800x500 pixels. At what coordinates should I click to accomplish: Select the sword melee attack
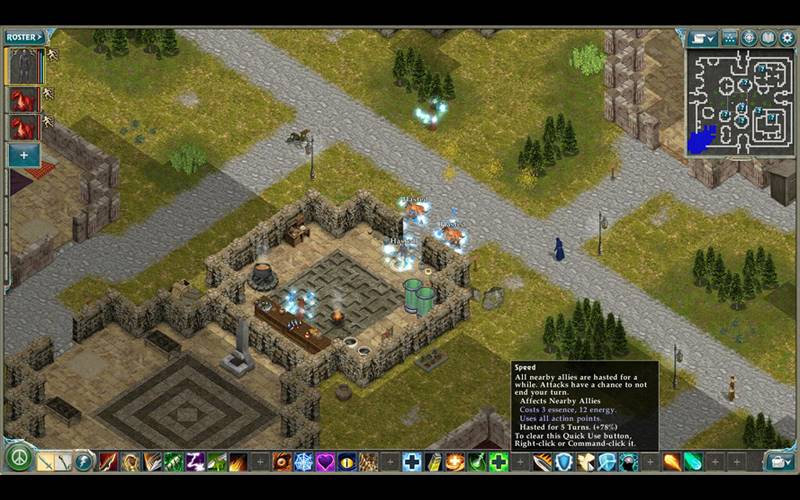coord(45,461)
